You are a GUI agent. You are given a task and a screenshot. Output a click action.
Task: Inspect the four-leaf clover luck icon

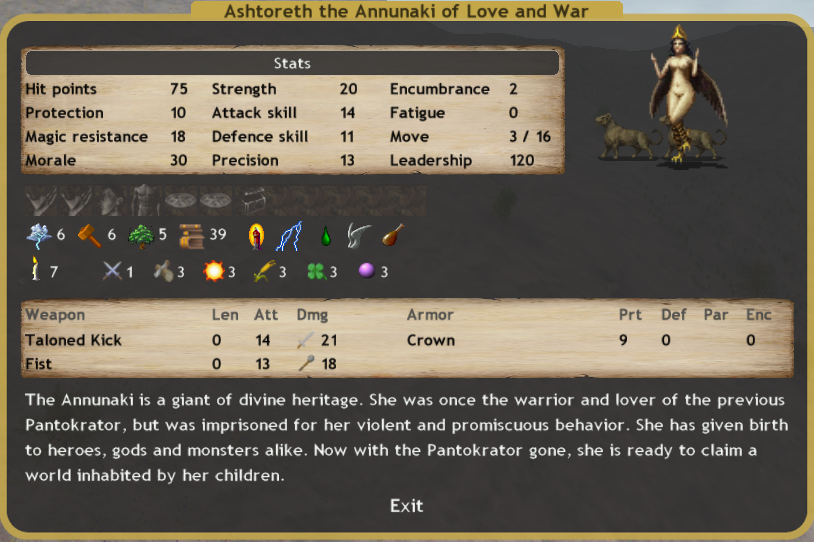coord(315,271)
